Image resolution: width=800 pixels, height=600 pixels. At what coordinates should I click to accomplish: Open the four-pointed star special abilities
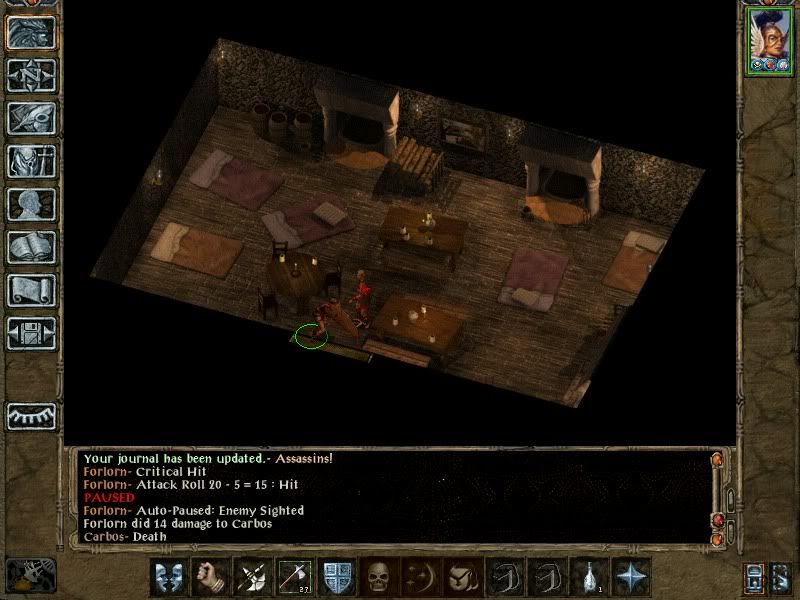pos(631,577)
